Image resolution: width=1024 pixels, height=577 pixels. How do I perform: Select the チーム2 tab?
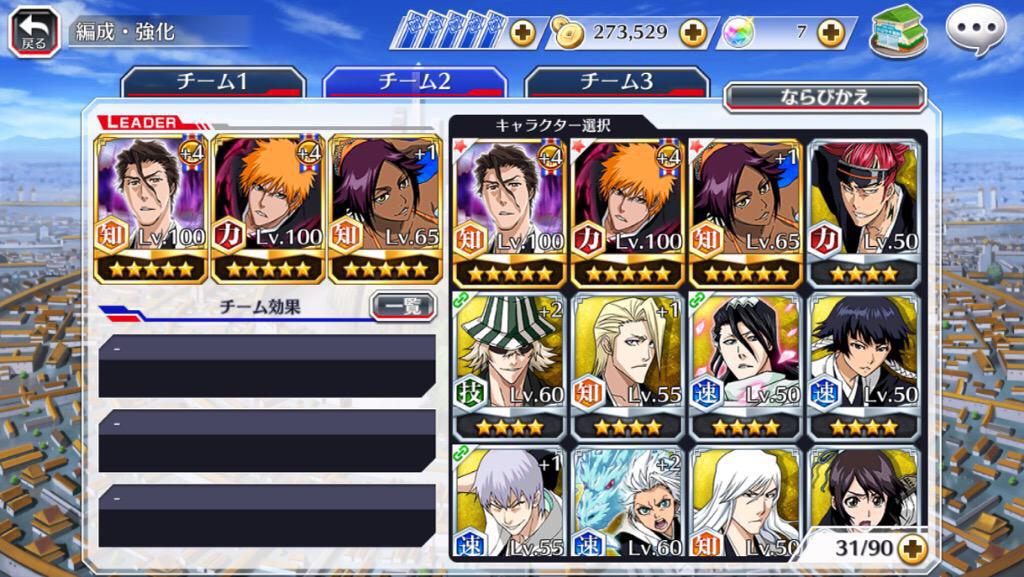pos(413,83)
